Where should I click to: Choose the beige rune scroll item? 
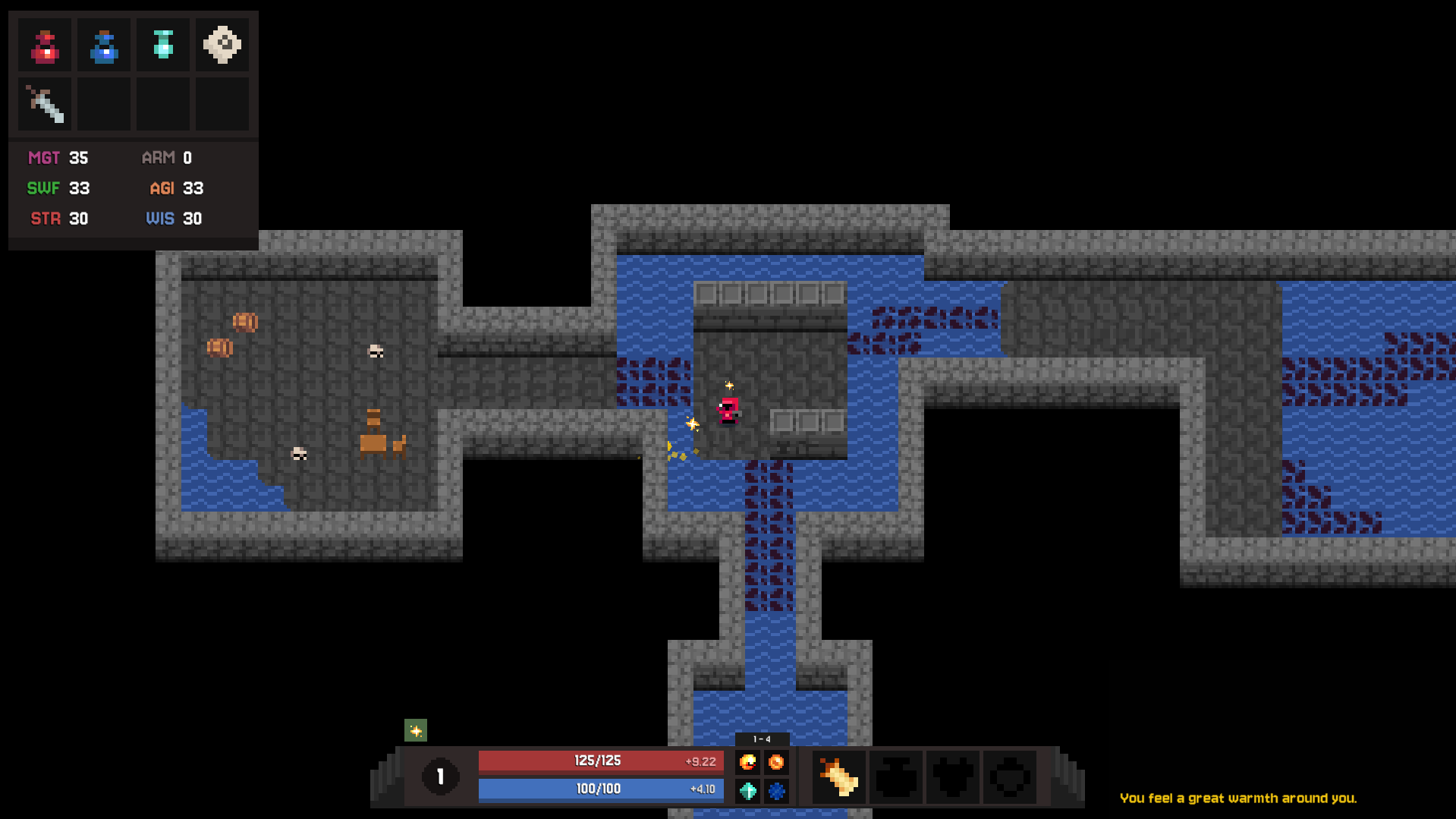coord(222,46)
